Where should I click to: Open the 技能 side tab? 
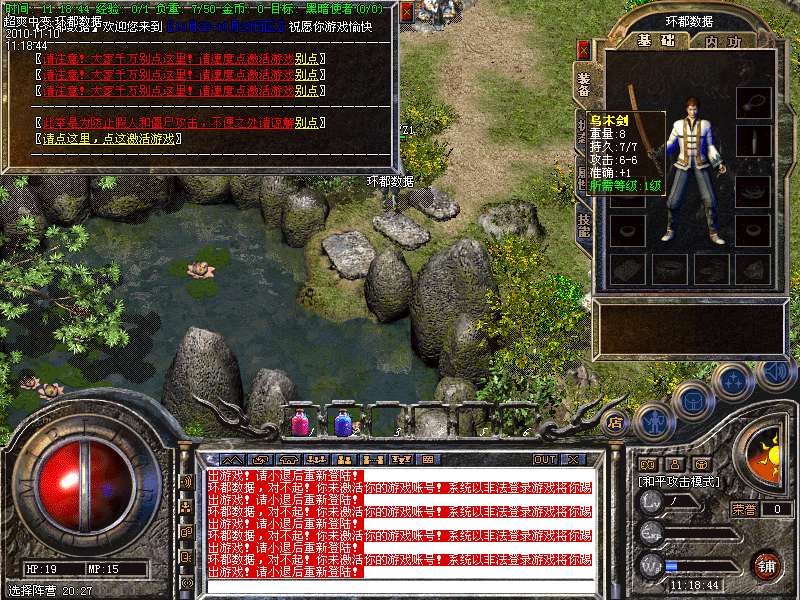[x=584, y=223]
